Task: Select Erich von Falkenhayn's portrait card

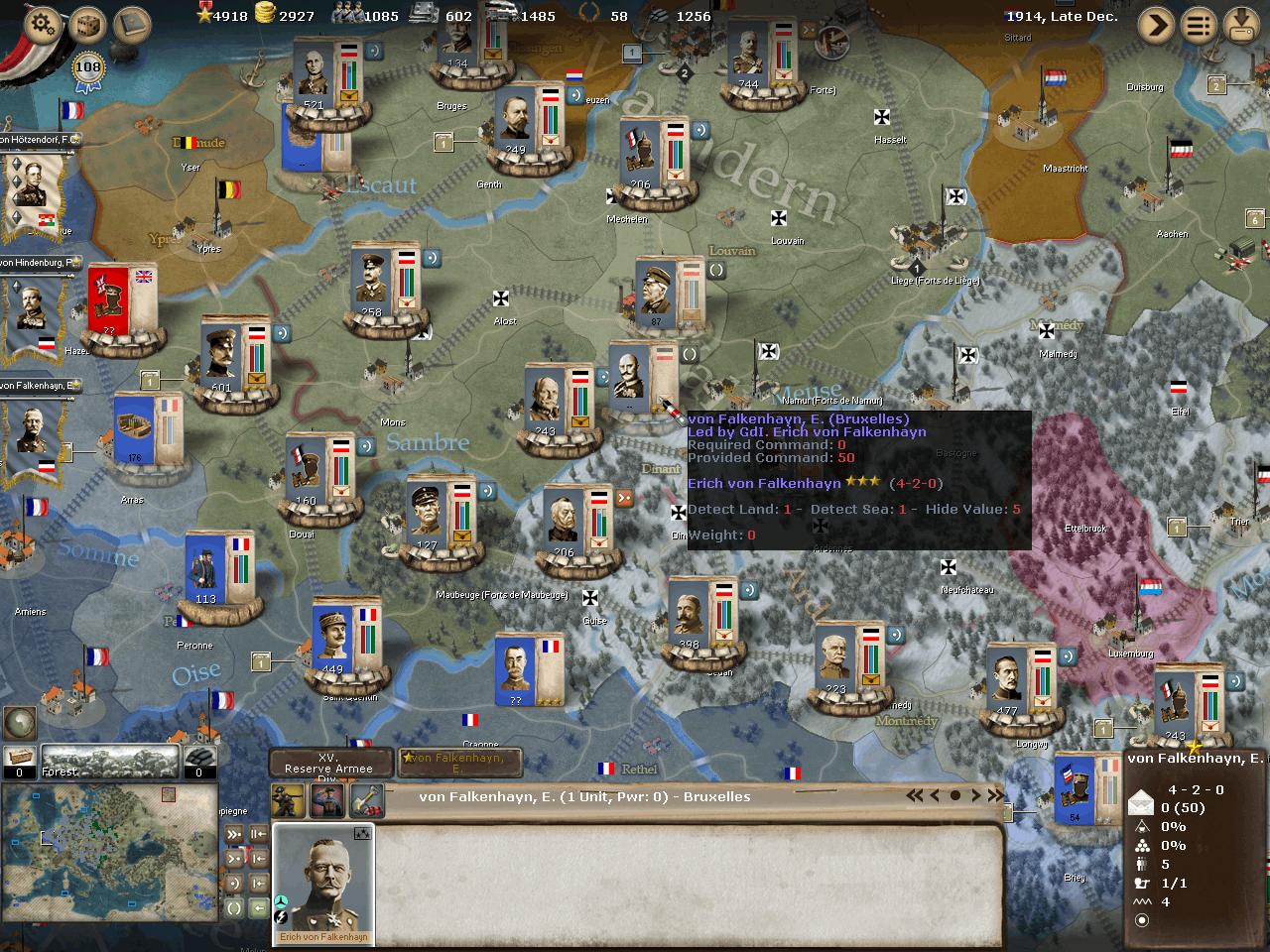Action: pyautogui.click(x=323, y=883)
